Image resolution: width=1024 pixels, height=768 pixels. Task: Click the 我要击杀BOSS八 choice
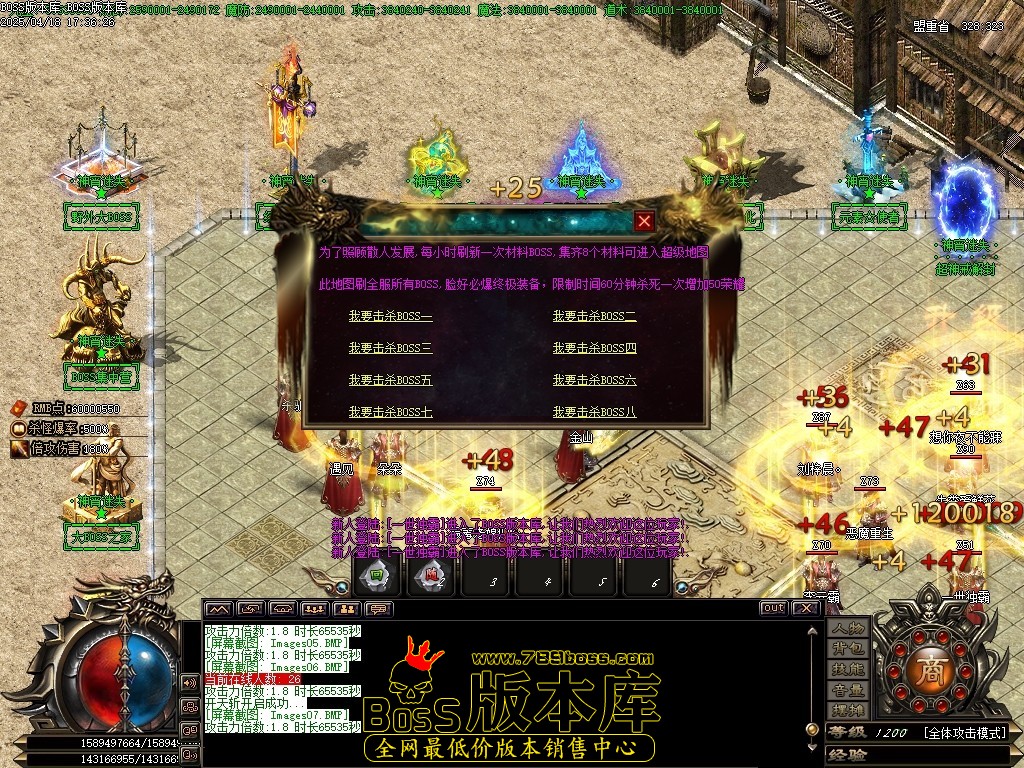pyautogui.click(x=594, y=411)
